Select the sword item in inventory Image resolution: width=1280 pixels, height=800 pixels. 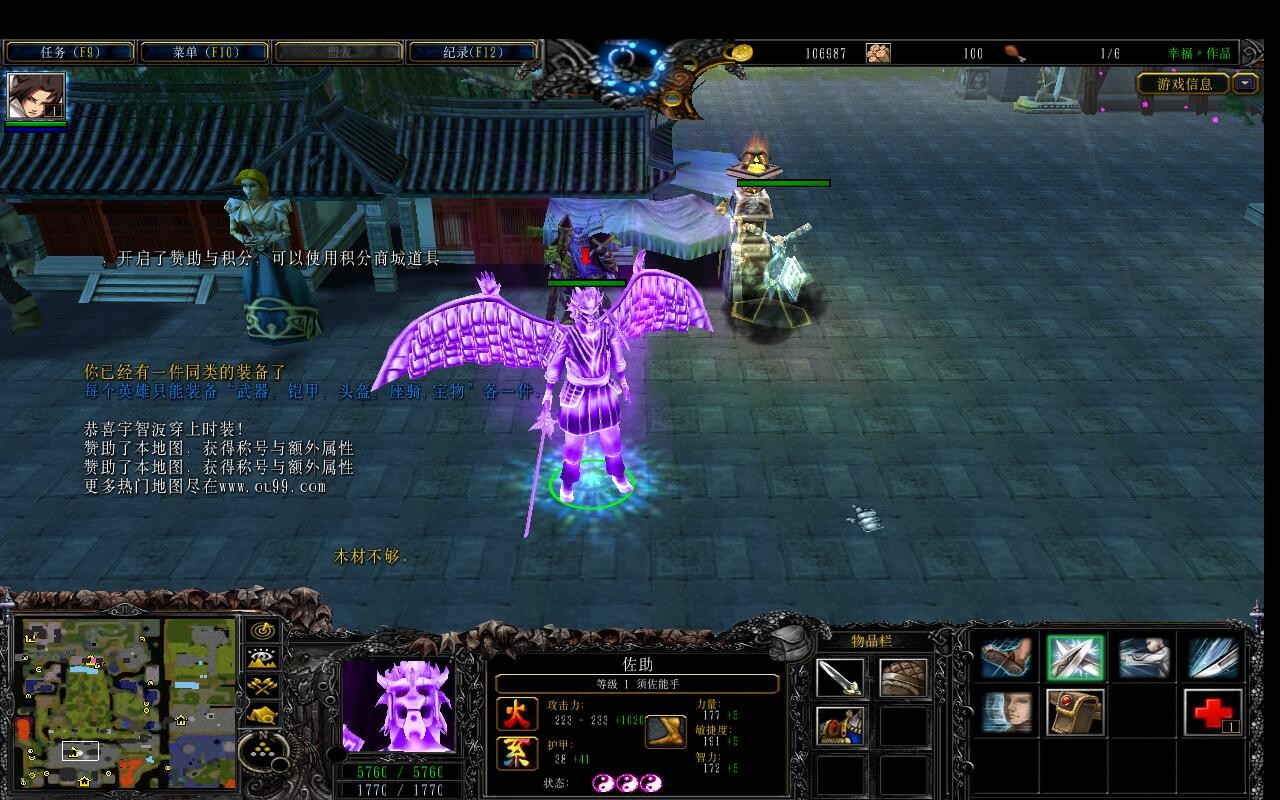(840, 678)
